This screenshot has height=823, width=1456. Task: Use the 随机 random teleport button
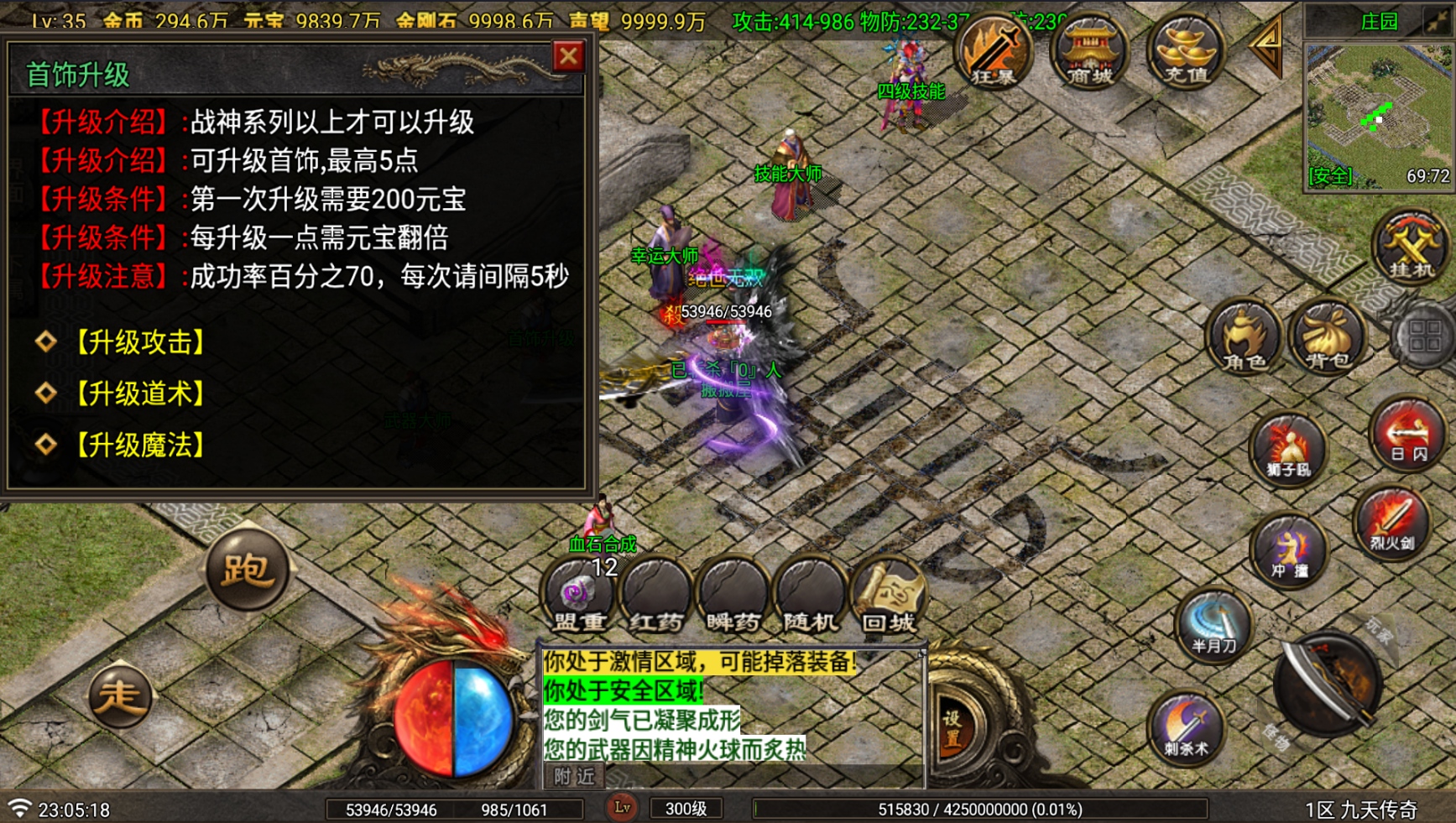(811, 597)
